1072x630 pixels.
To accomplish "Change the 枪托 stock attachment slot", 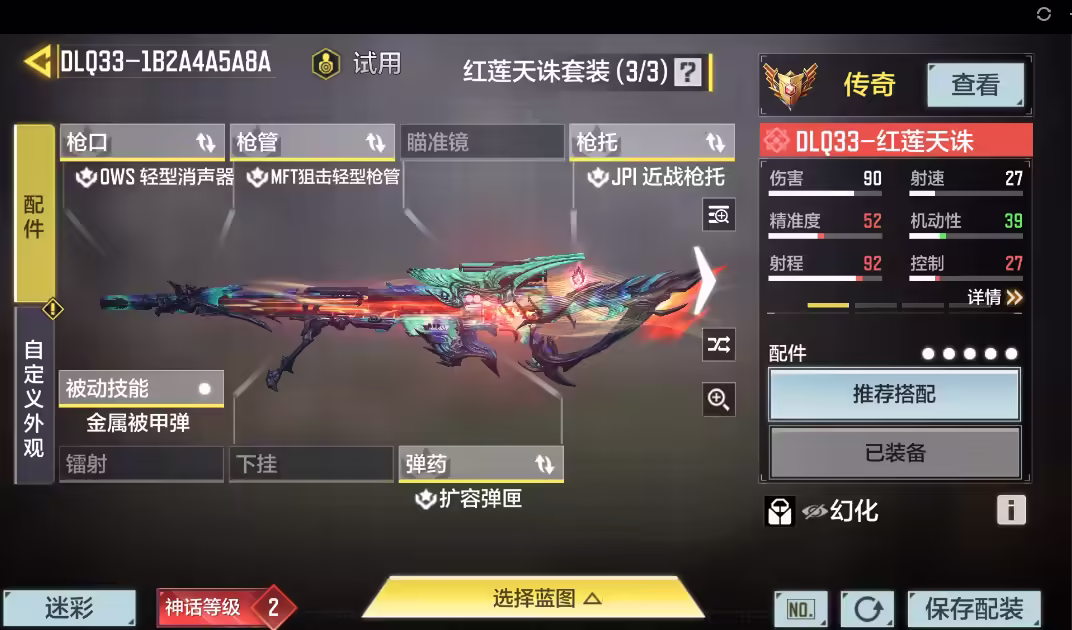I will point(651,143).
